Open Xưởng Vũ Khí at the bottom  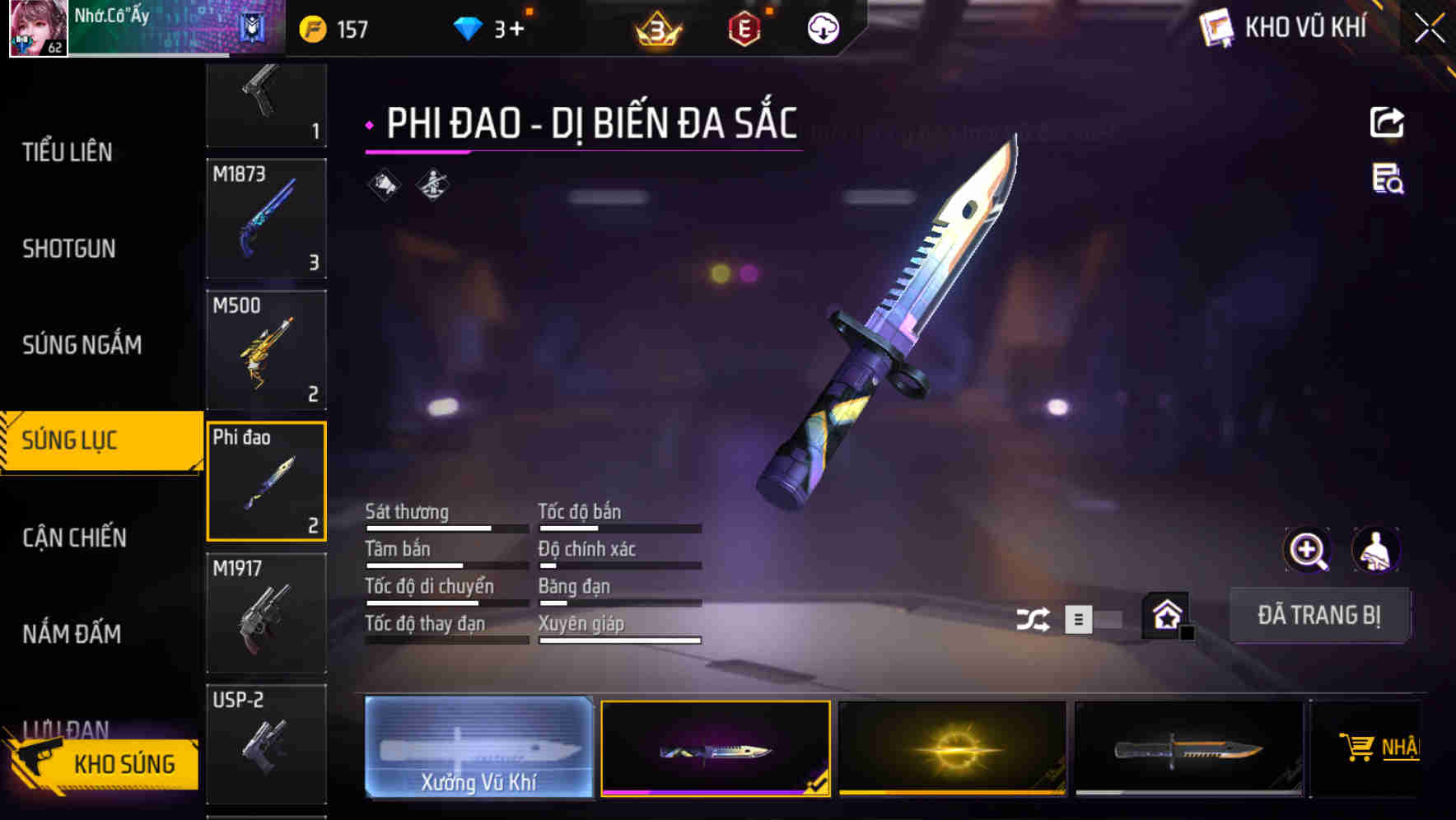478,748
